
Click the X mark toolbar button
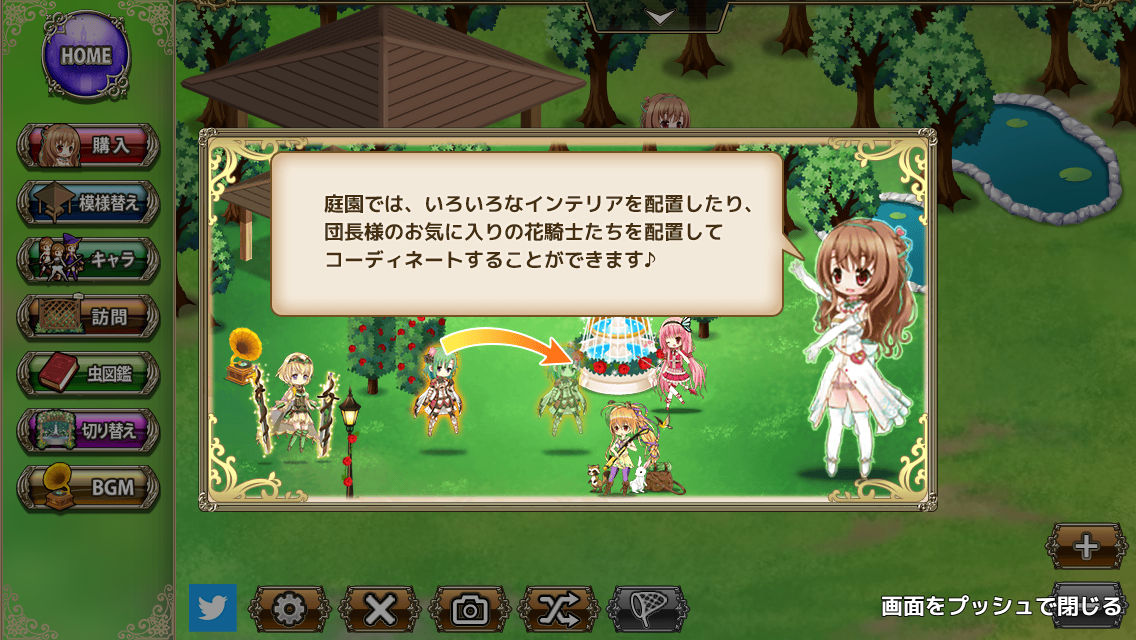click(x=380, y=608)
